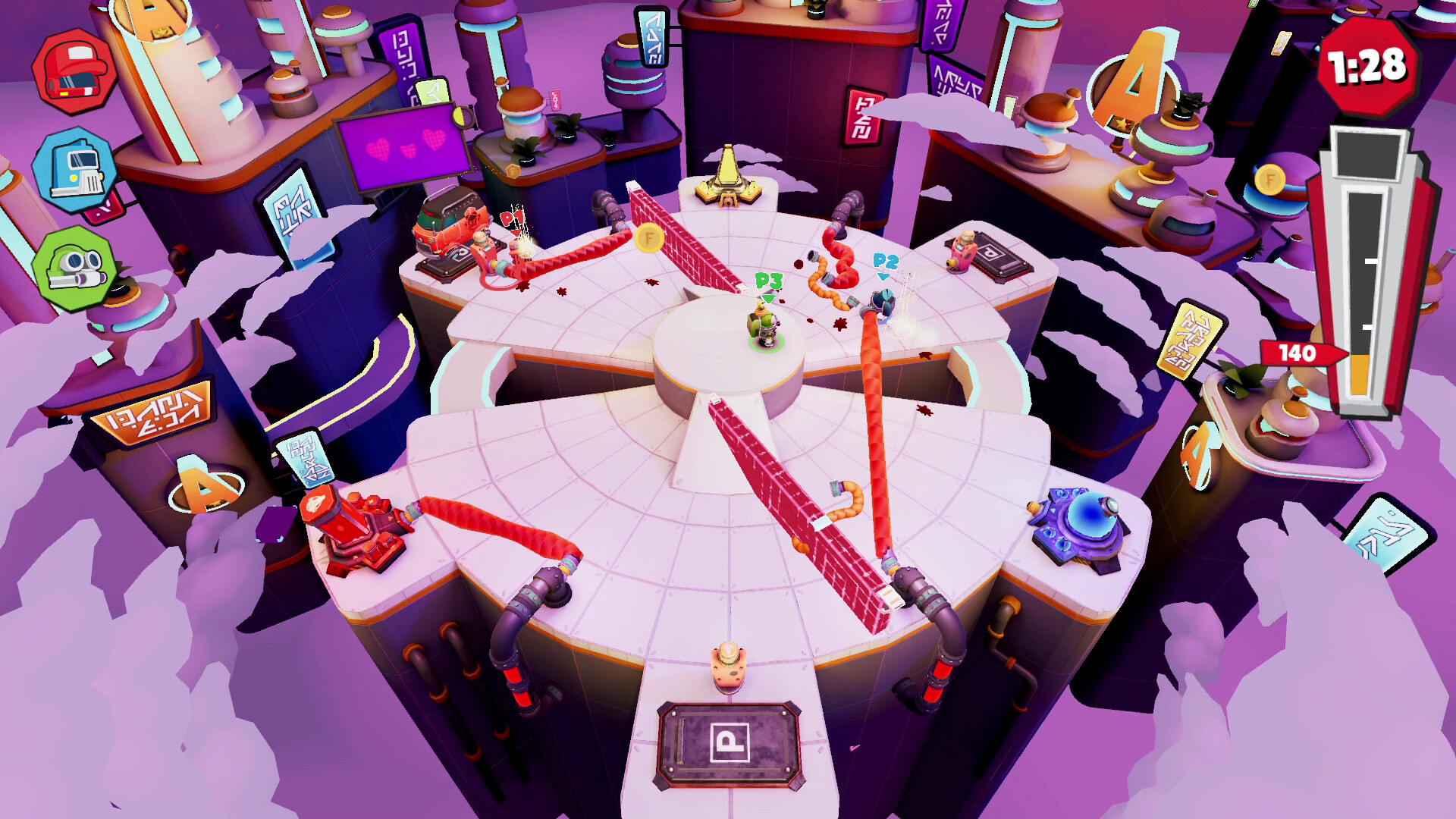Click the heart-eyes face on the purple screen
The height and width of the screenshot is (819, 1456).
(x=402, y=148)
